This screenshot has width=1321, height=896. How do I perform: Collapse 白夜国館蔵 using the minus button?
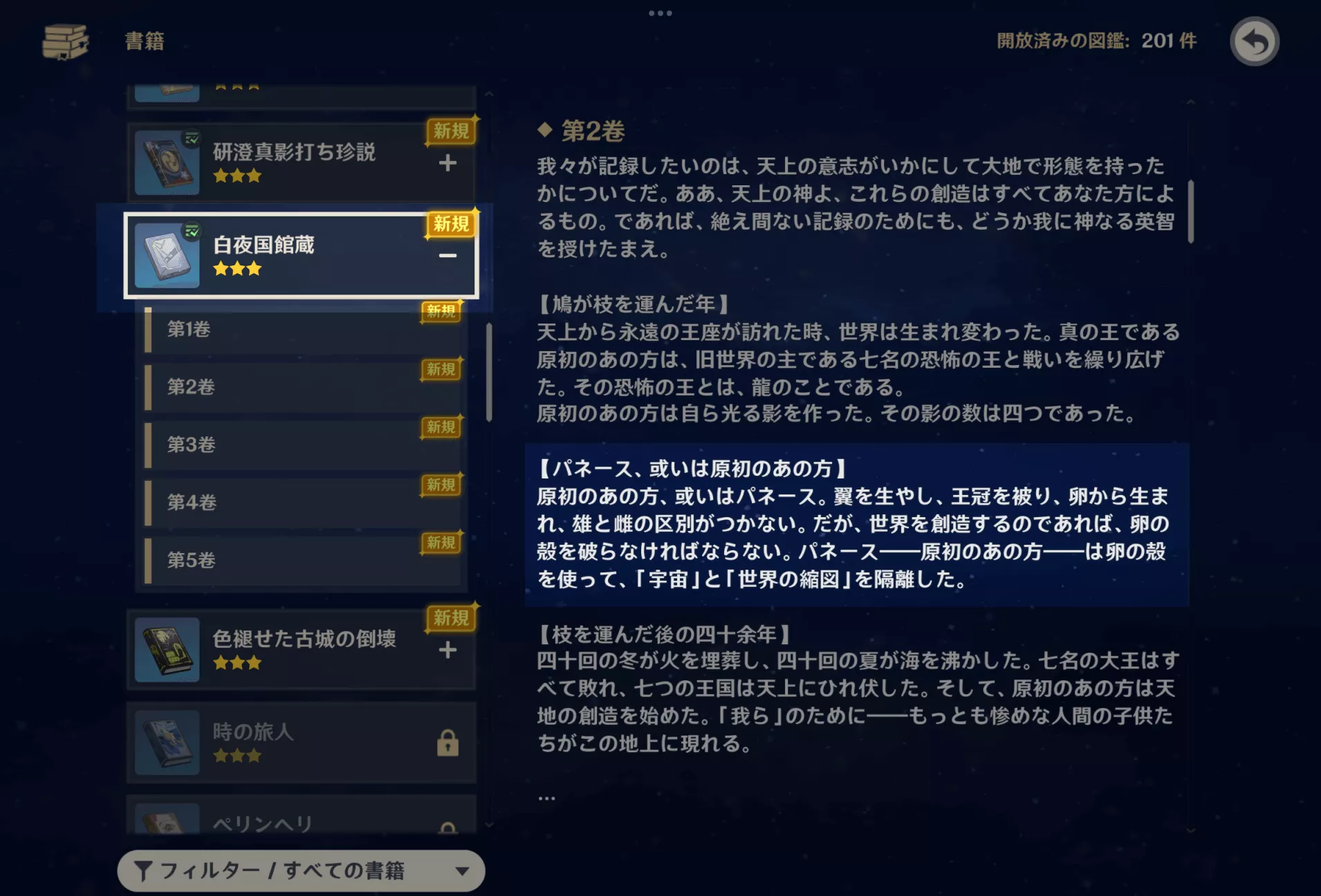(x=448, y=256)
